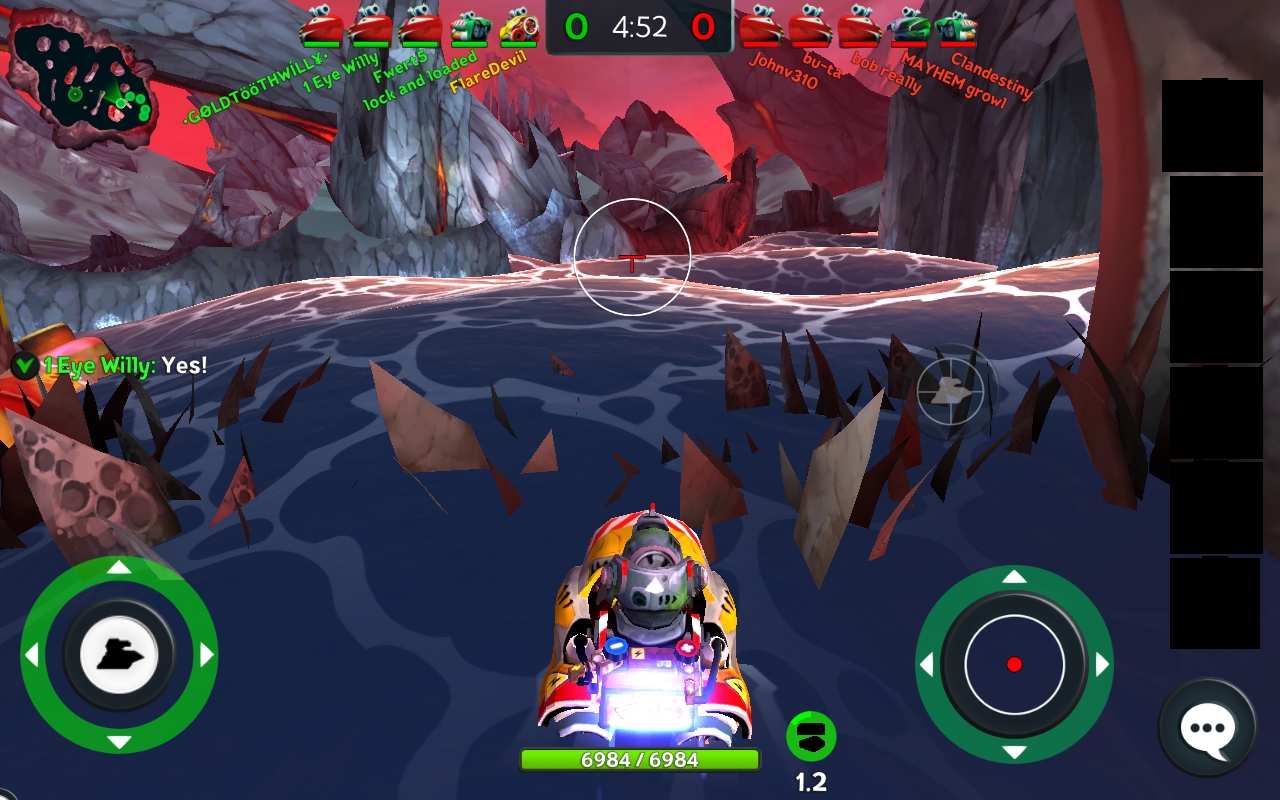Select Clandestiny's tank icon on the red team
1280x800 pixels.
957,27
